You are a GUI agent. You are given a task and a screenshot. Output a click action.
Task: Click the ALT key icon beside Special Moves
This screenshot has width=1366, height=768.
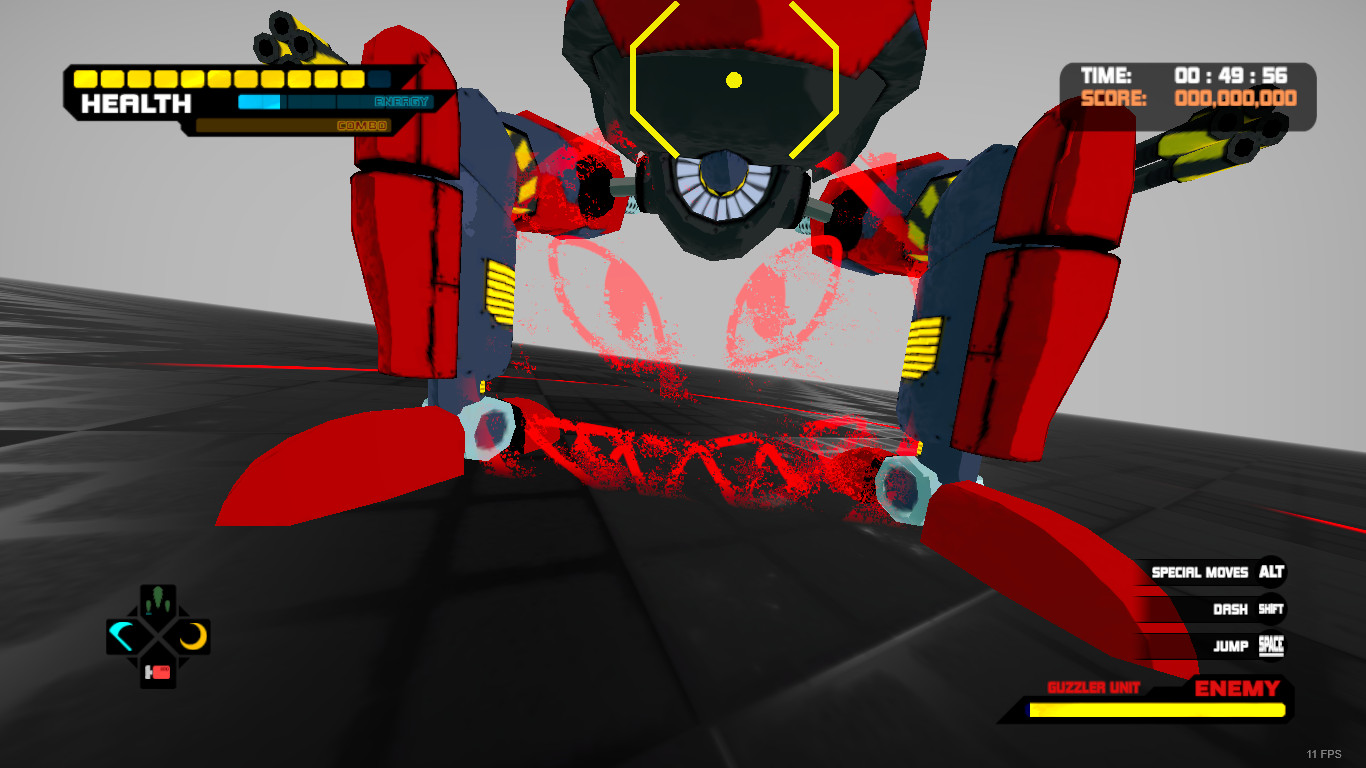coord(1272,572)
